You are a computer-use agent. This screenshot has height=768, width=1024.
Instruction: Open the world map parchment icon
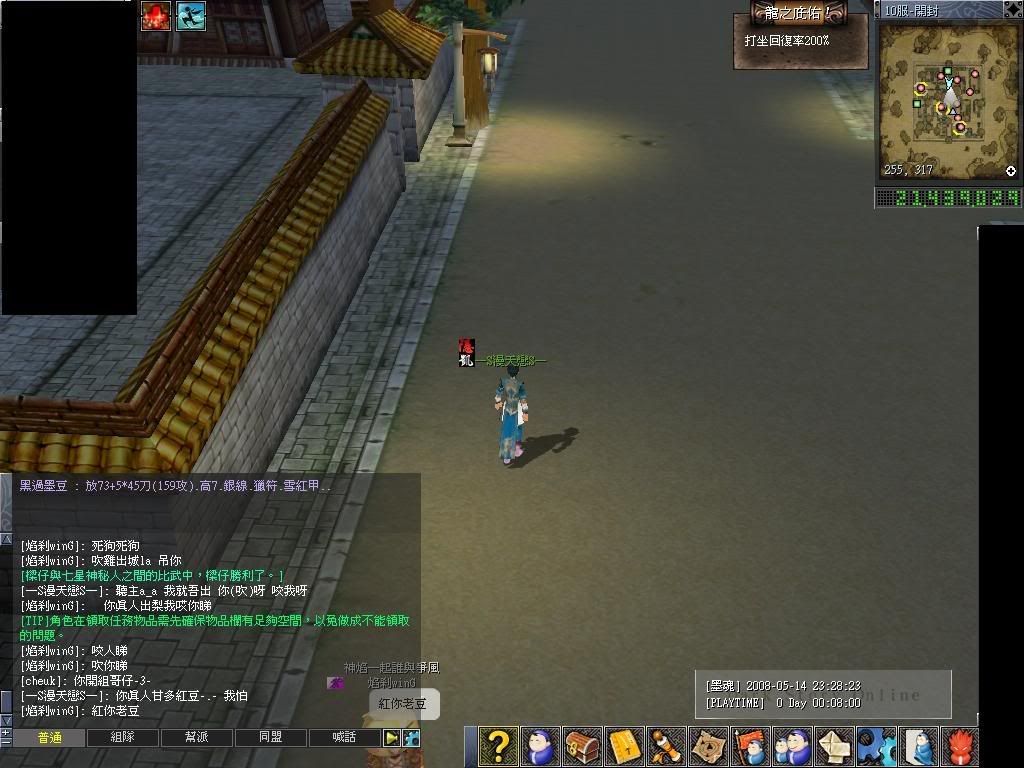pos(708,747)
